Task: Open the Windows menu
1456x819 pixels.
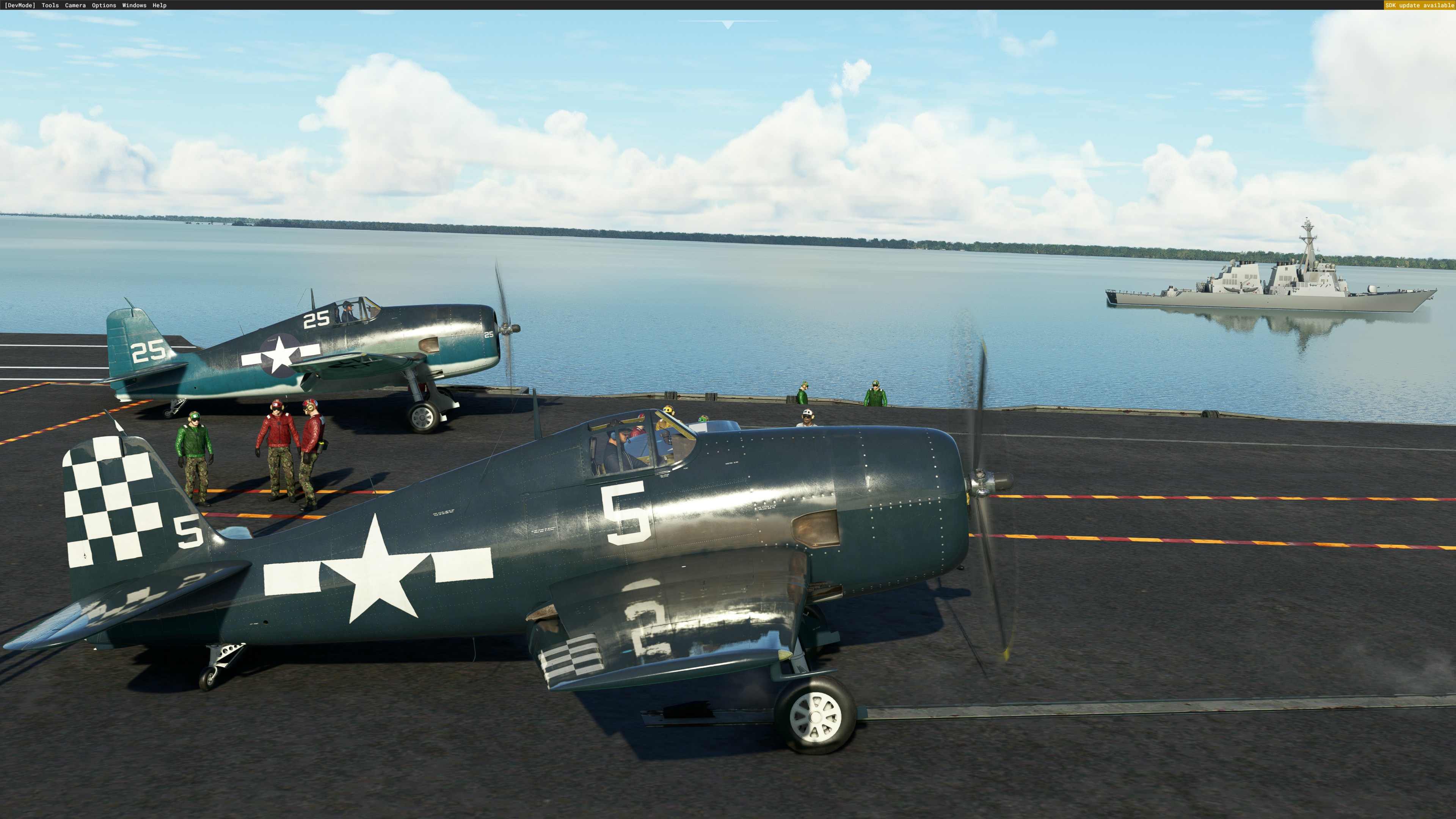Action: coord(134,5)
